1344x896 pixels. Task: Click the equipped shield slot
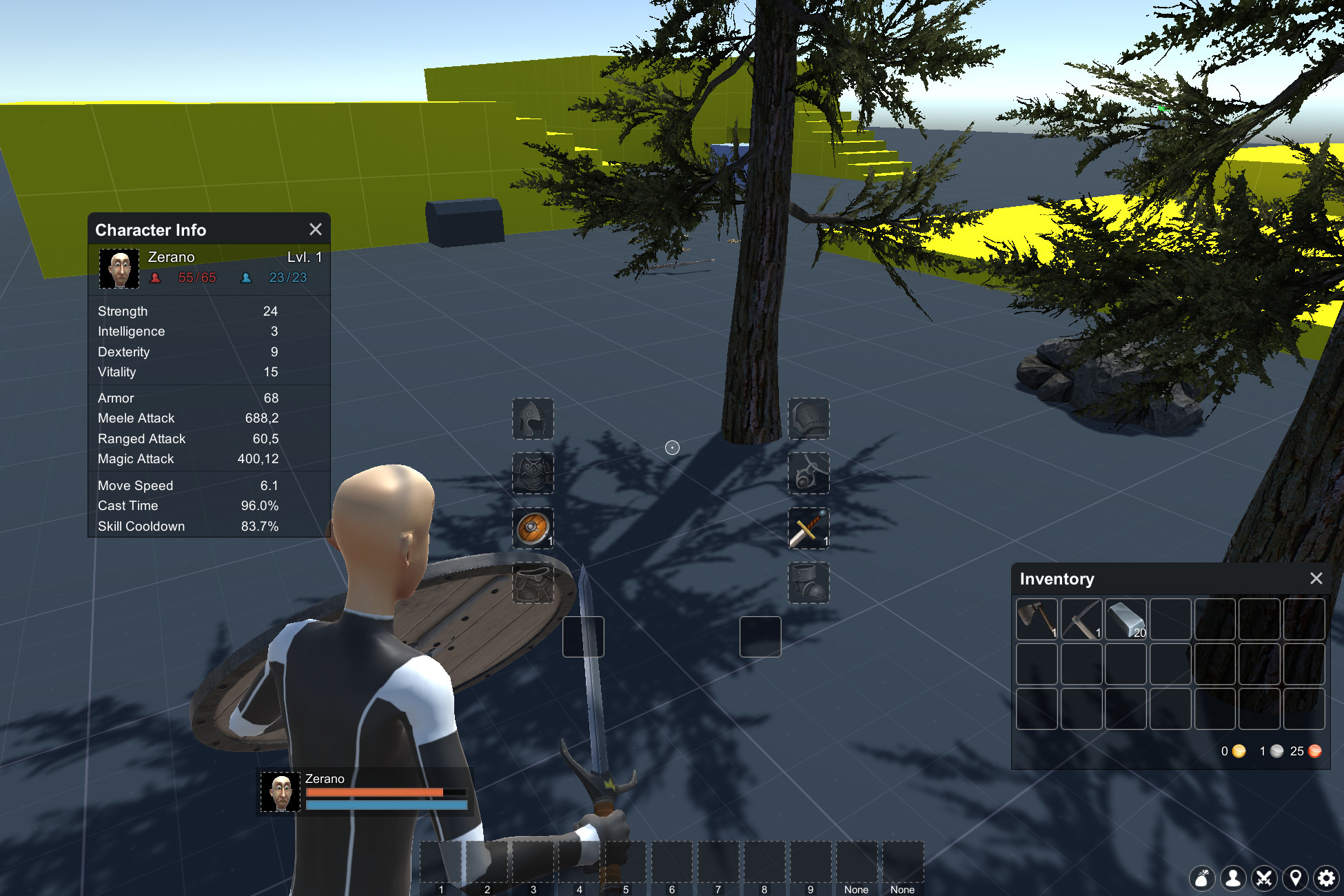(533, 529)
